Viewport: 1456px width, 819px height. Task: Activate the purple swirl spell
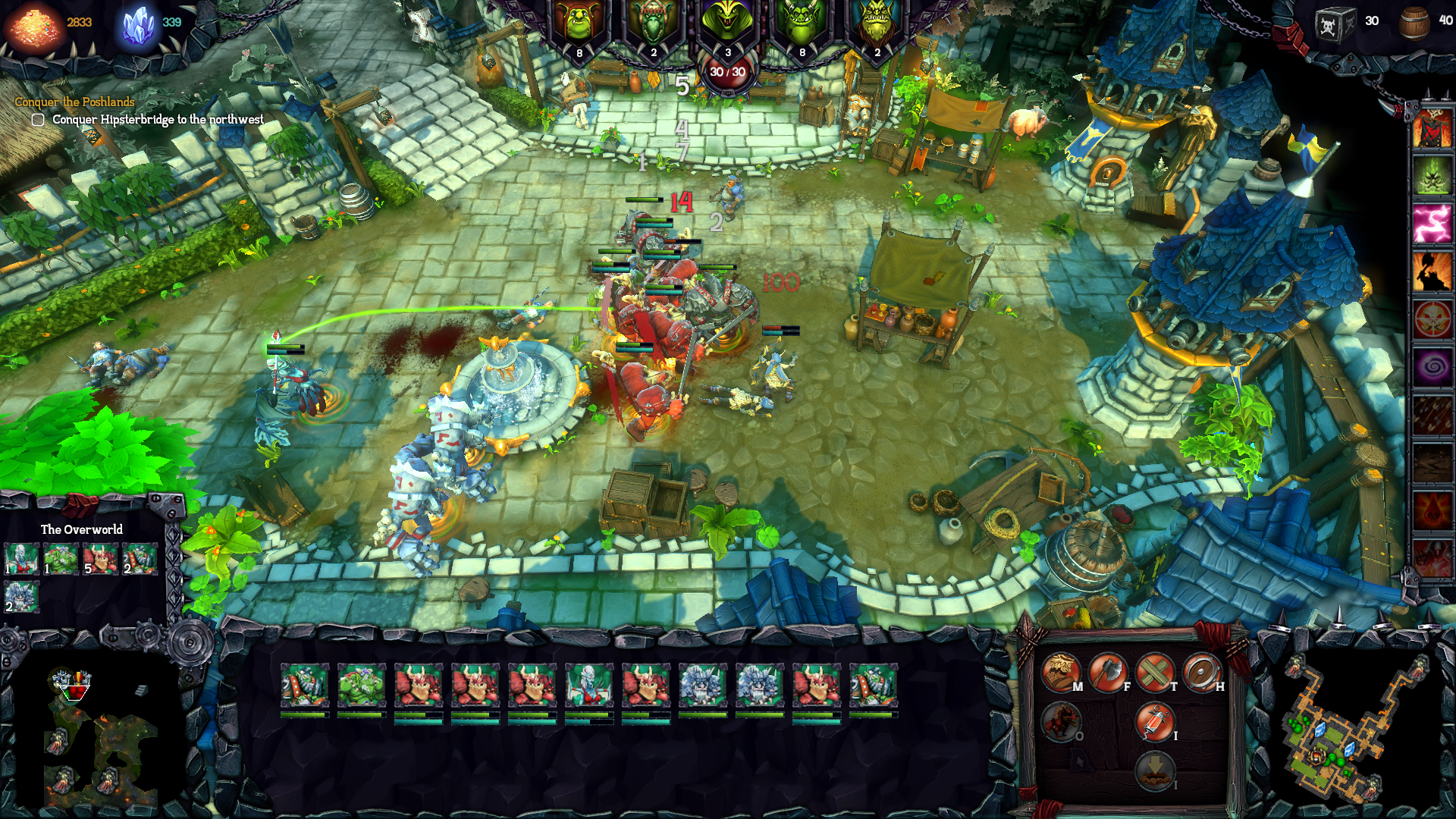(1432, 367)
